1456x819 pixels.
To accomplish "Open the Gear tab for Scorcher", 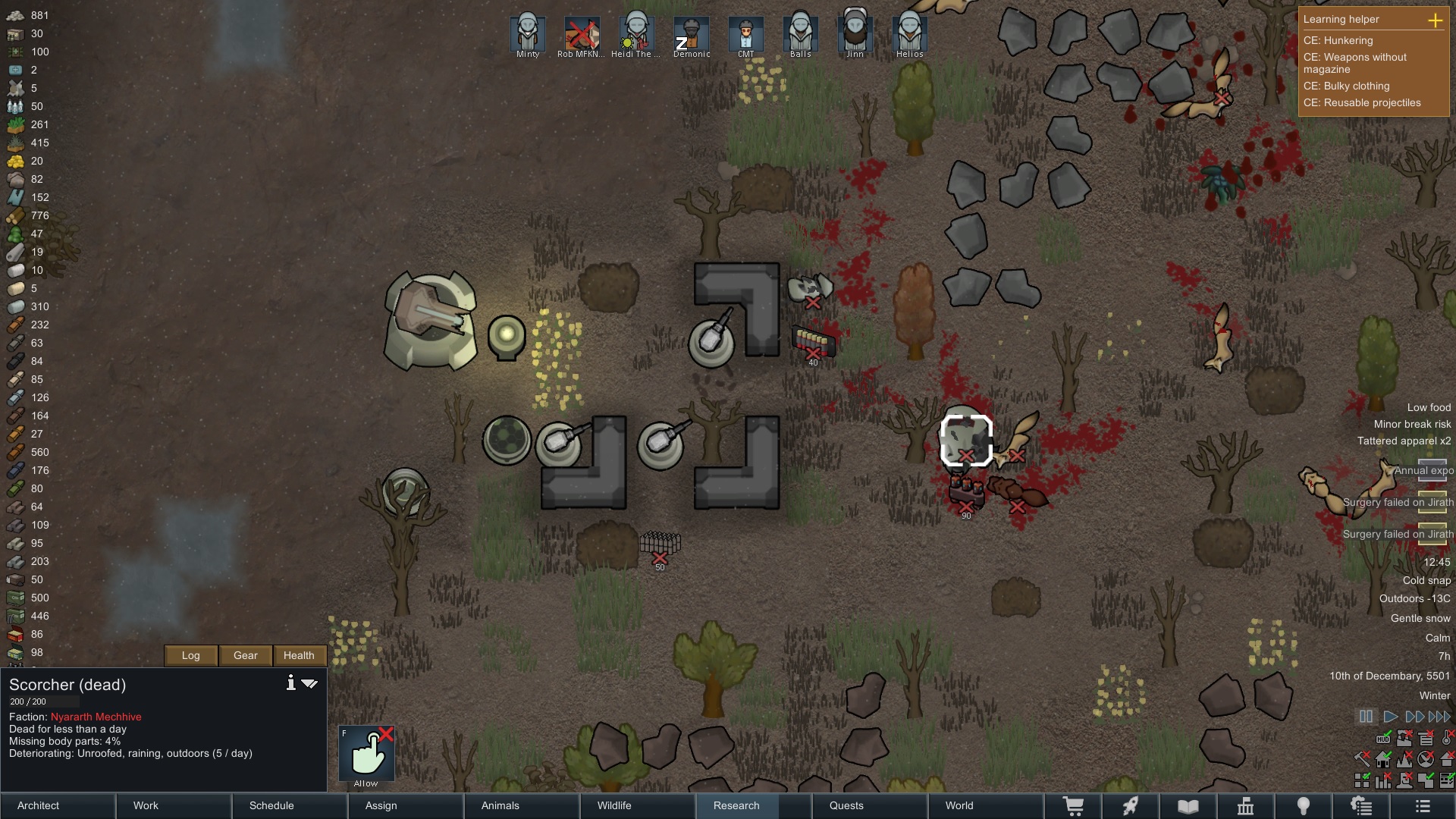I will pyautogui.click(x=244, y=655).
